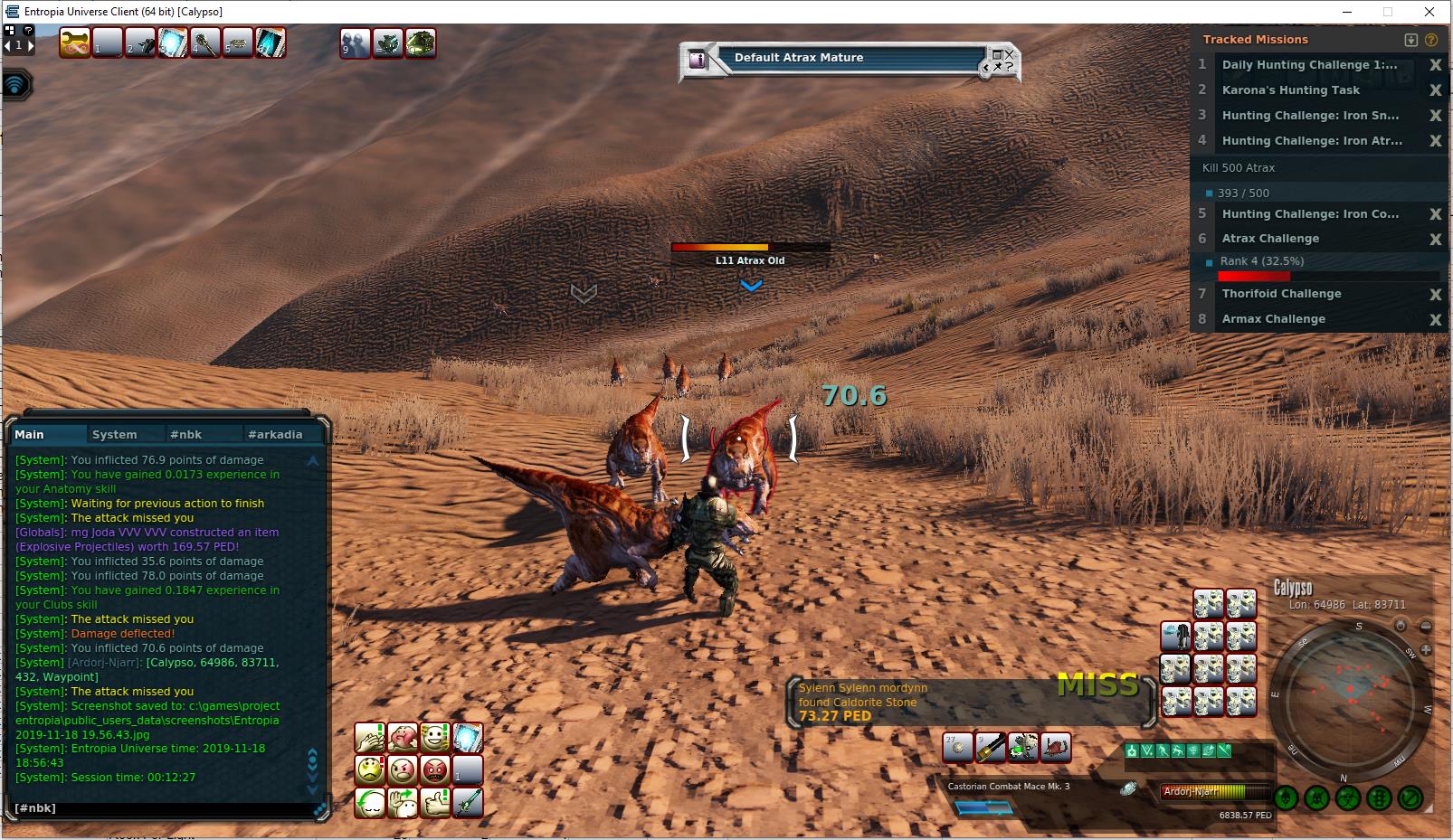Switch to the System chat tab
The width and height of the screenshot is (1453, 840).
(115, 435)
